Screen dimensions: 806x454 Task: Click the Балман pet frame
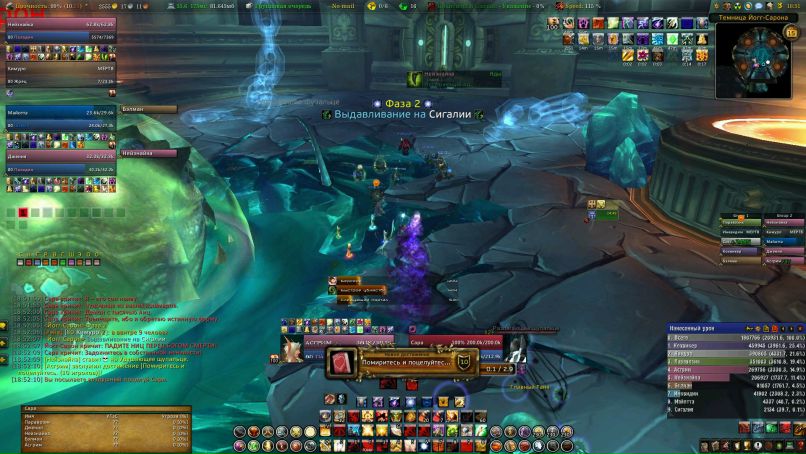150,109
